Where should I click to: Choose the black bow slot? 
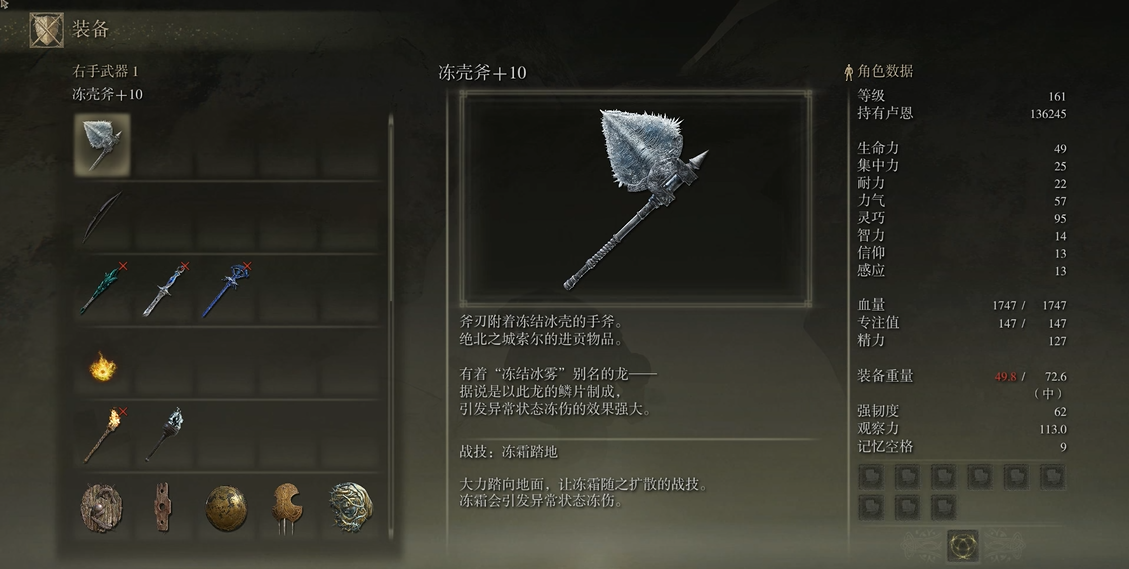[102, 216]
